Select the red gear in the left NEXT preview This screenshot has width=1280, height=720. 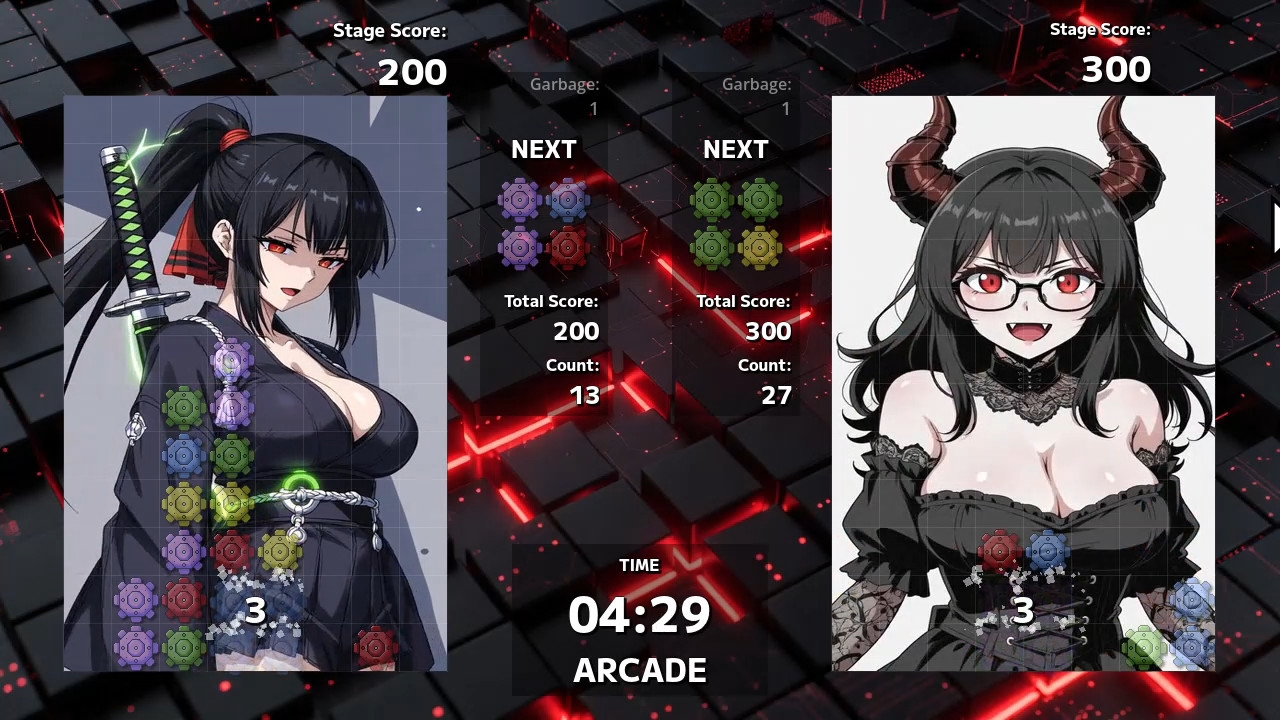pos(570,247)
